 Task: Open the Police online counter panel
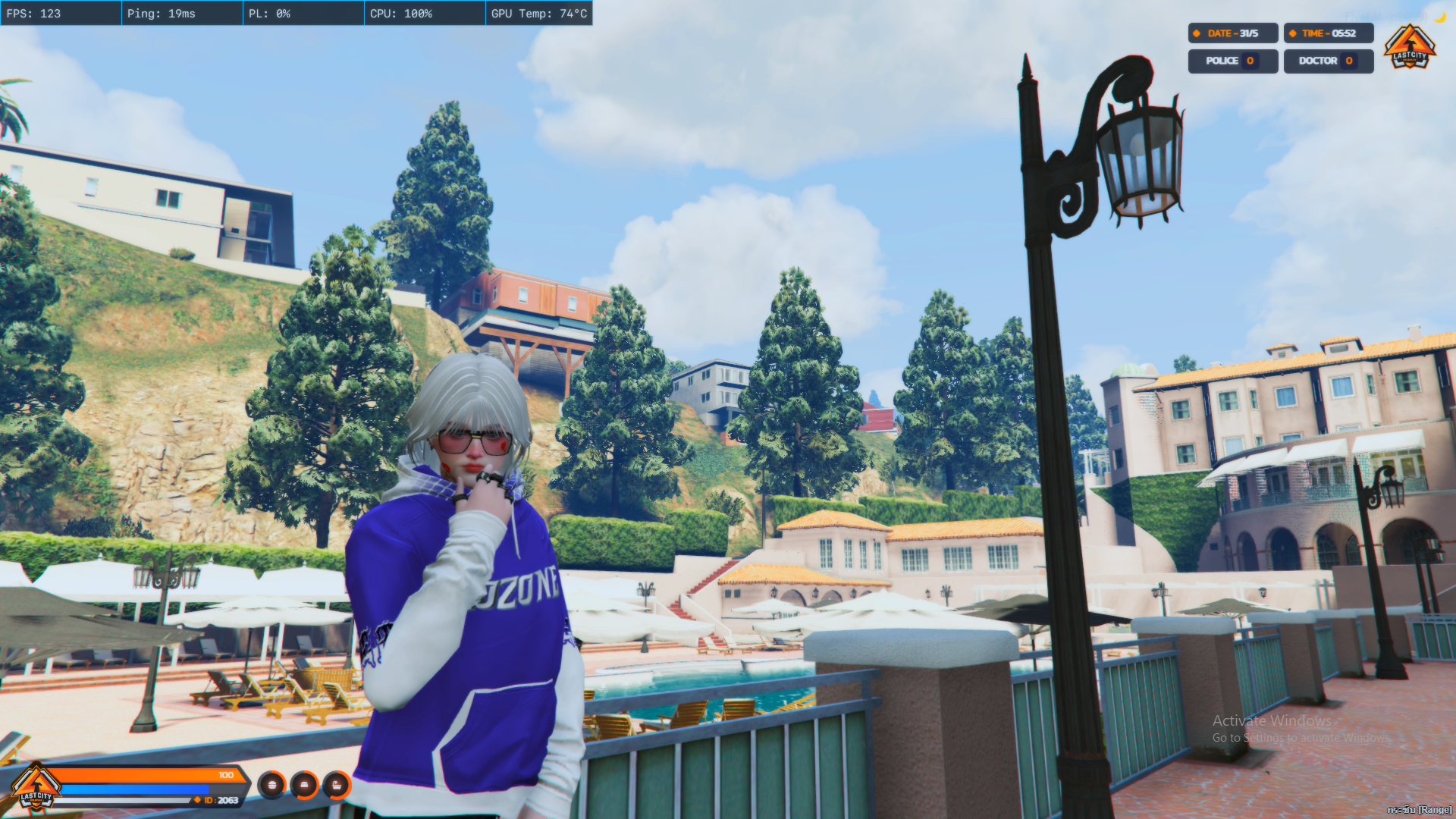1232,61
